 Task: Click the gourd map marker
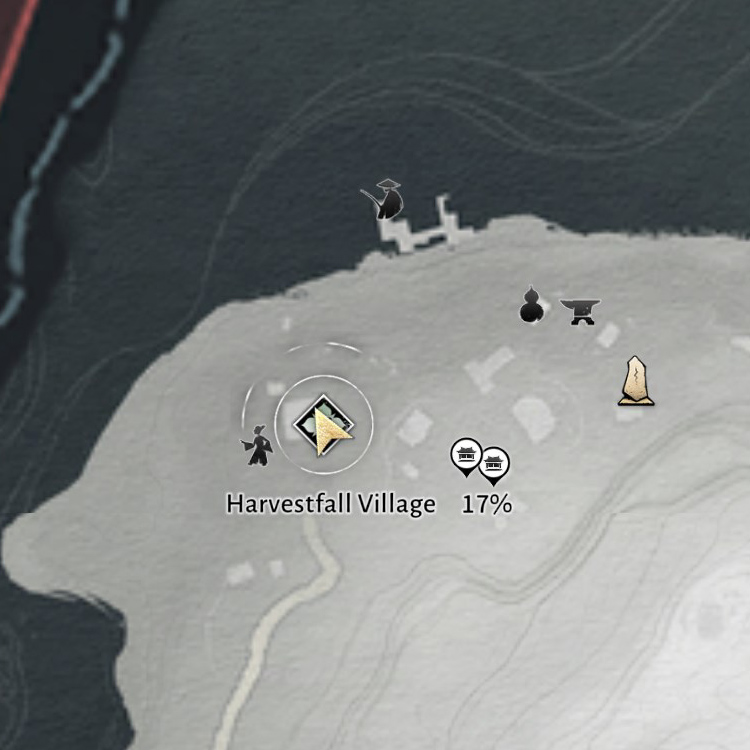pos(532,306)
